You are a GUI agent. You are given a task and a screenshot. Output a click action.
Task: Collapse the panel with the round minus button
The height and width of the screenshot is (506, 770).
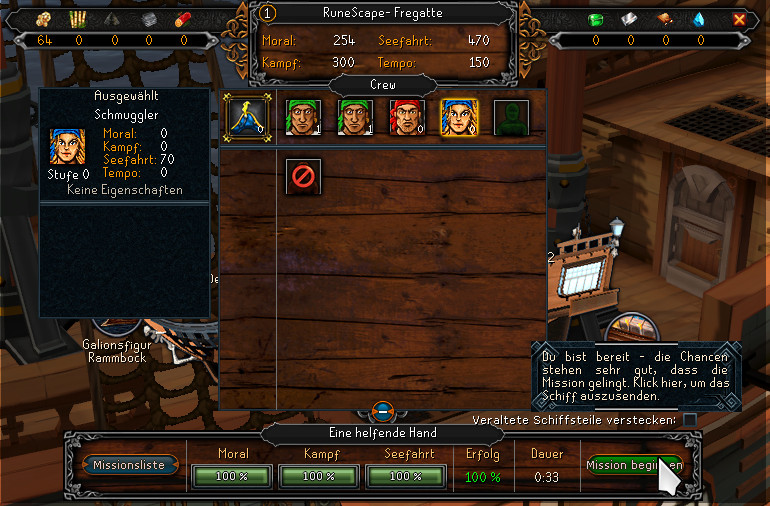(383, 410)
